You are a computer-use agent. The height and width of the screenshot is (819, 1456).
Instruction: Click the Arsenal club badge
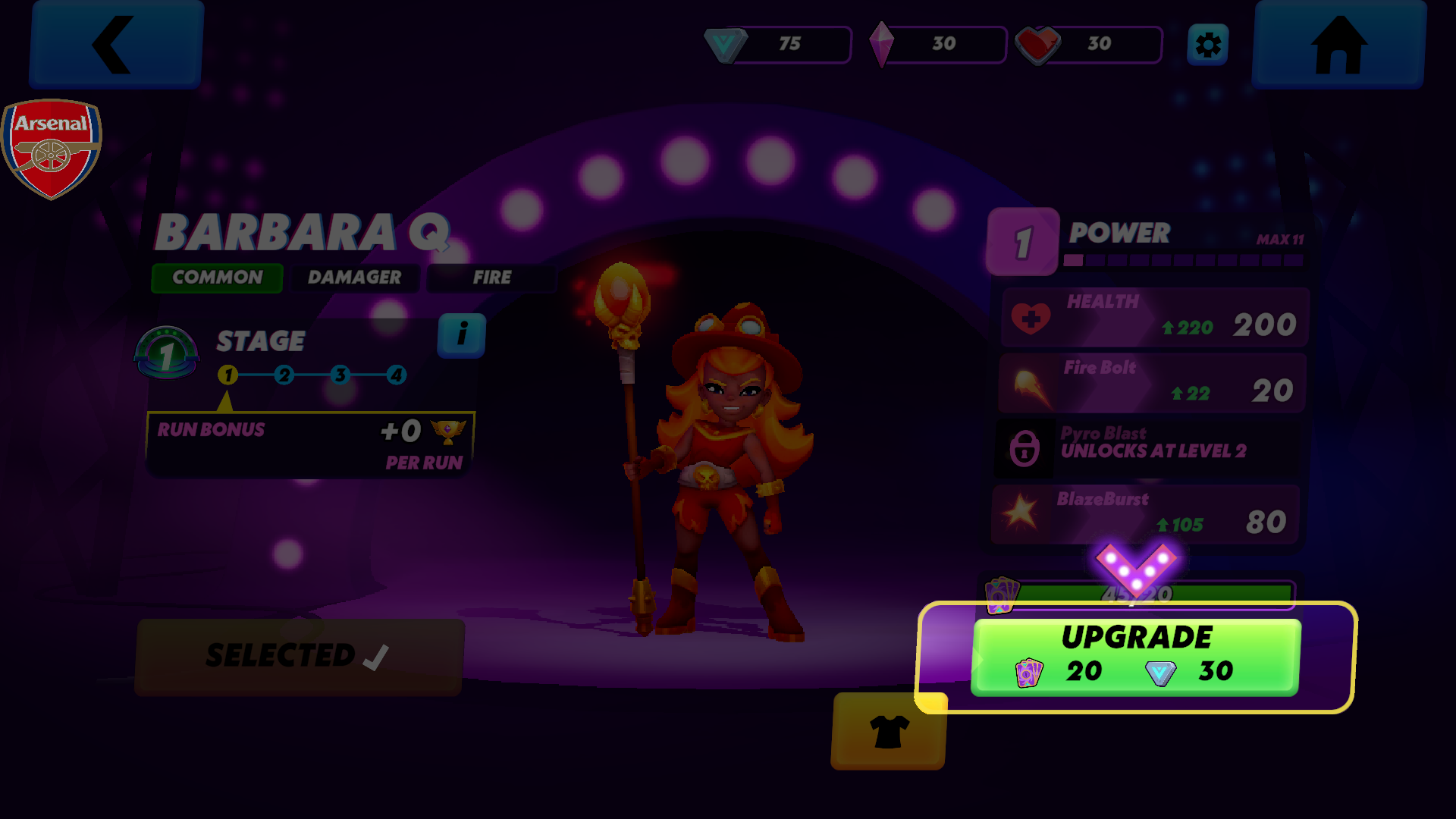[51, 149]
